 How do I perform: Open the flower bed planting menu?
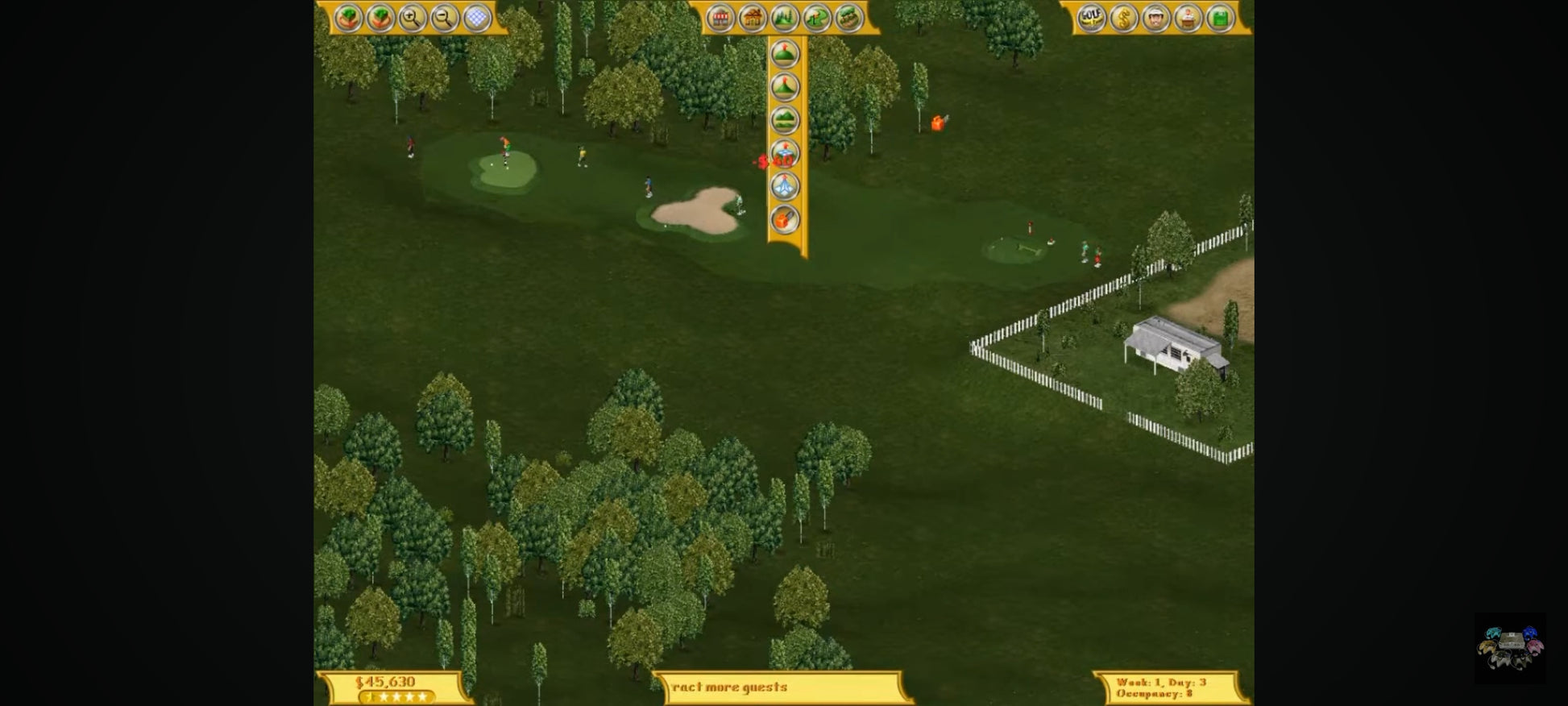[x=848, y=18]
